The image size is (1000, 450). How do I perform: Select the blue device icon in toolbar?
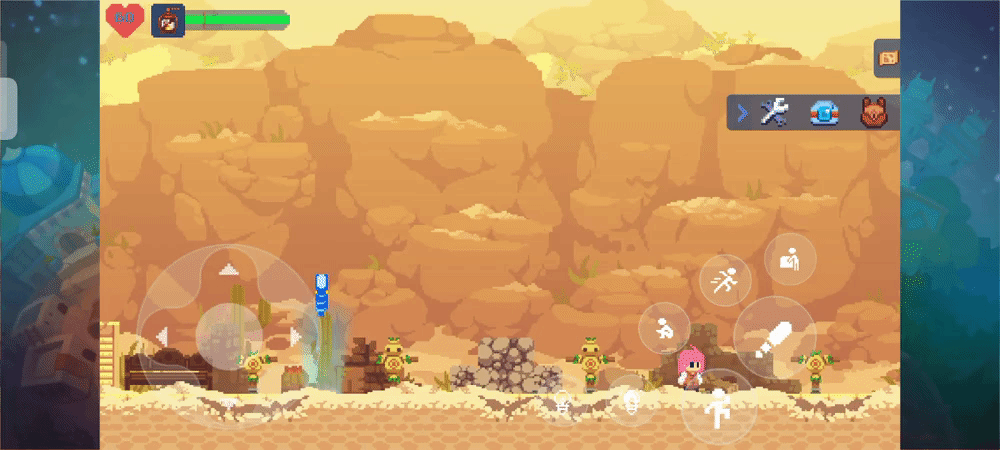pos(823,113)
